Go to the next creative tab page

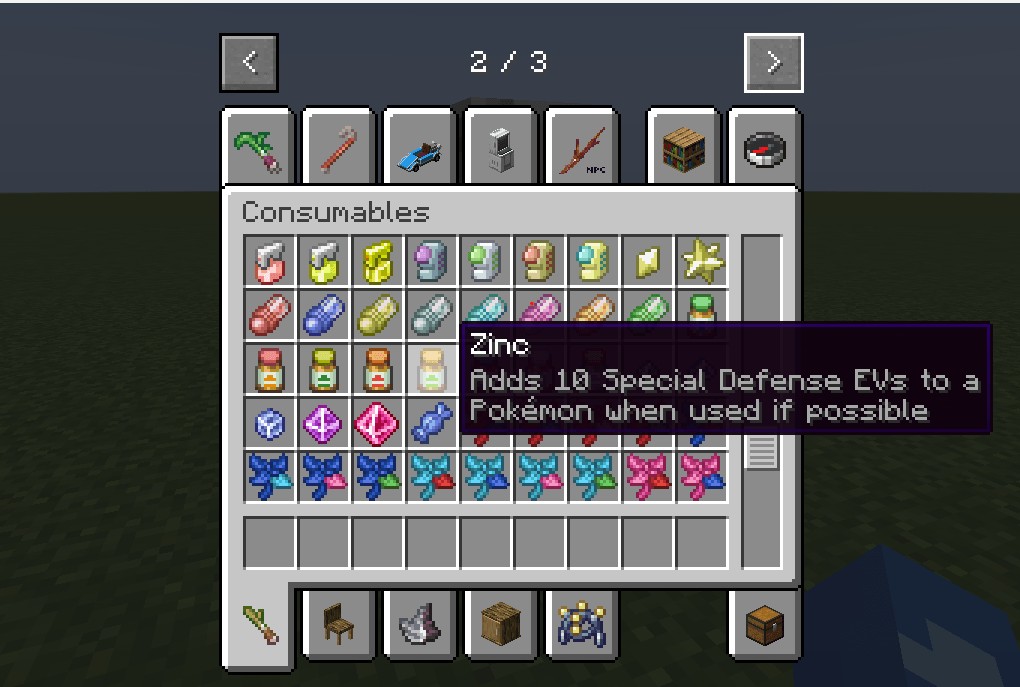click(773, 63)
